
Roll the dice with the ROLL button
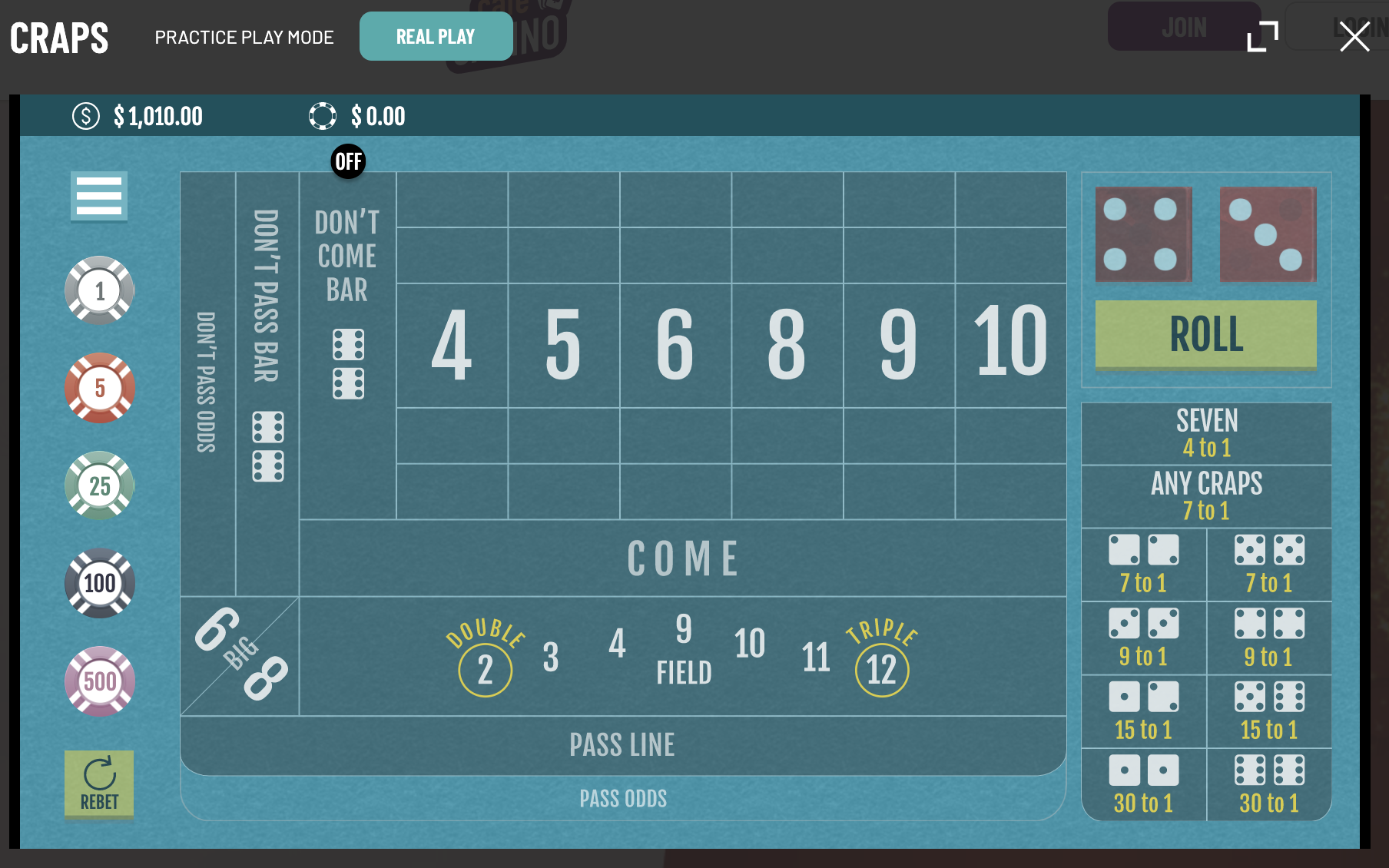(x=1205, y=334)
